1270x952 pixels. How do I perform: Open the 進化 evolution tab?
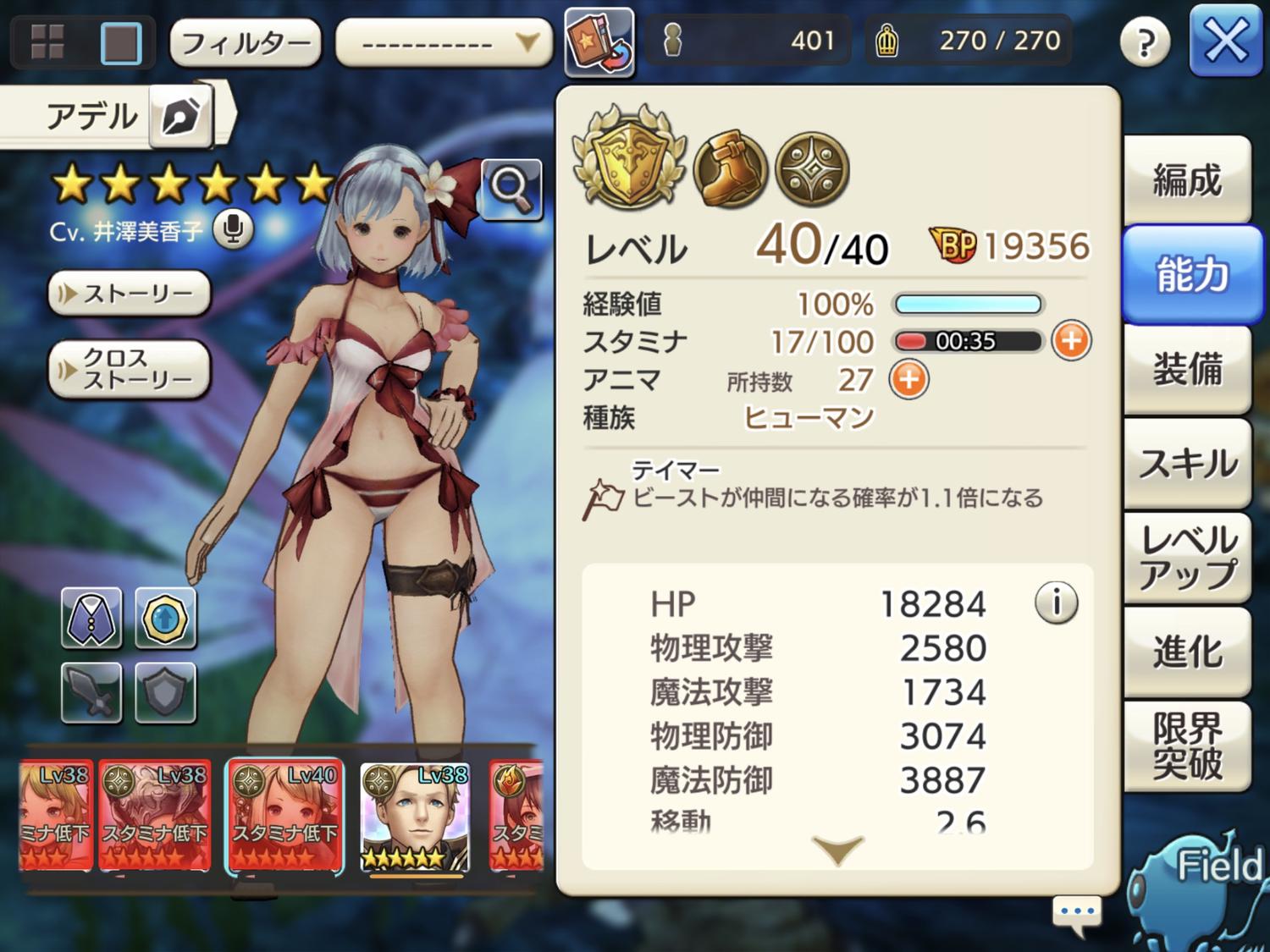click(x=1187, y=652)
